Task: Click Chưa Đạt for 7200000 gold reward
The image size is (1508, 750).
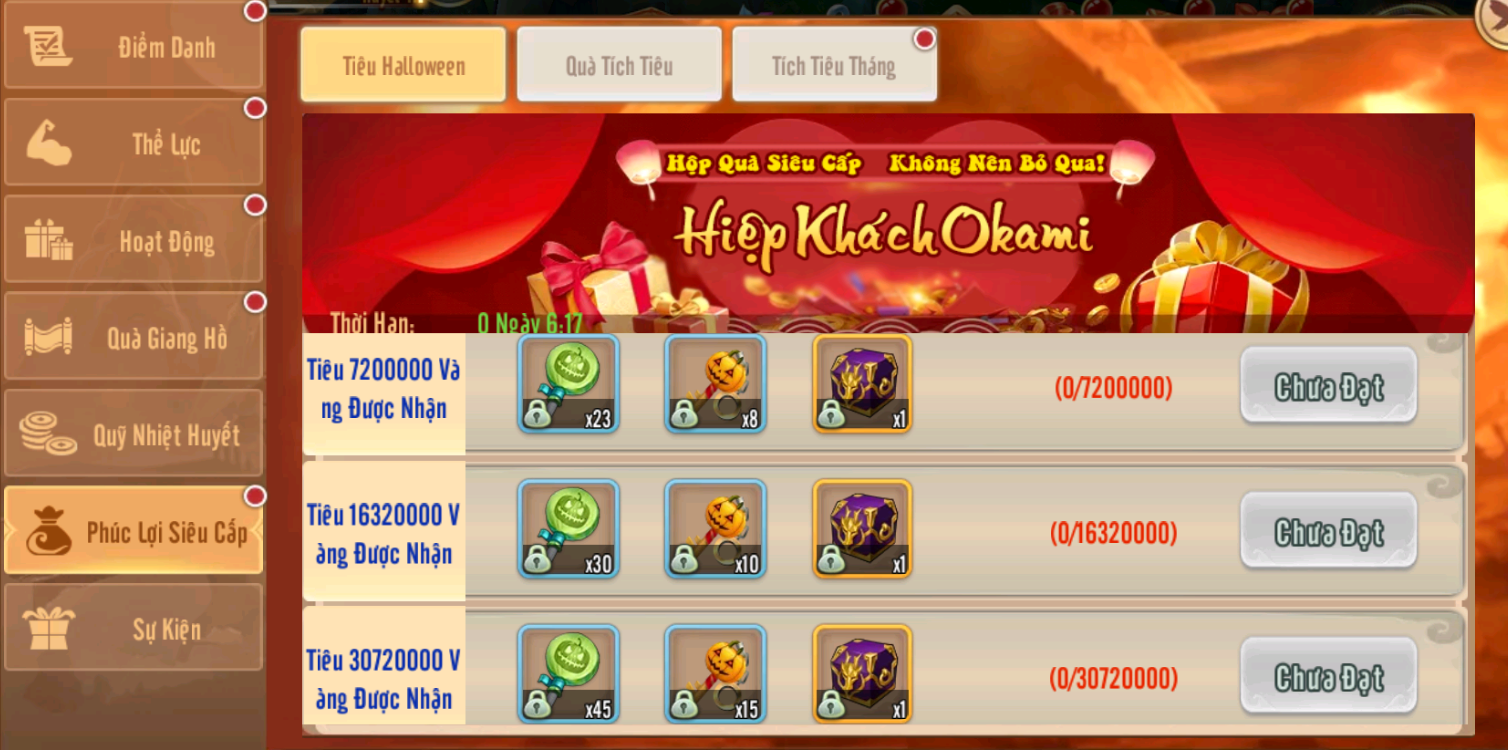Action: 1328,387
